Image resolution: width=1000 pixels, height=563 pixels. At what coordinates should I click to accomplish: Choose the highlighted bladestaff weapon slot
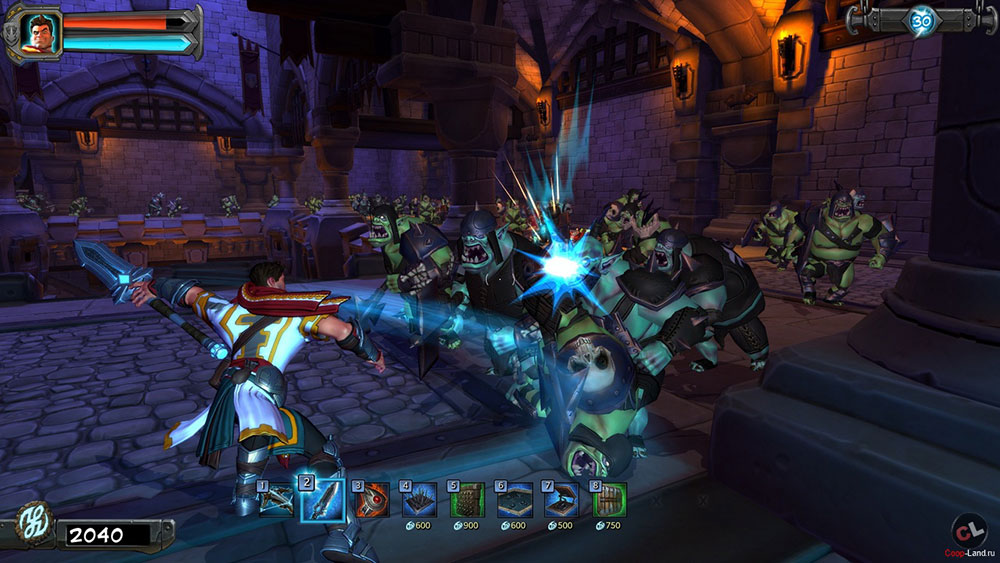click(322, 499)
